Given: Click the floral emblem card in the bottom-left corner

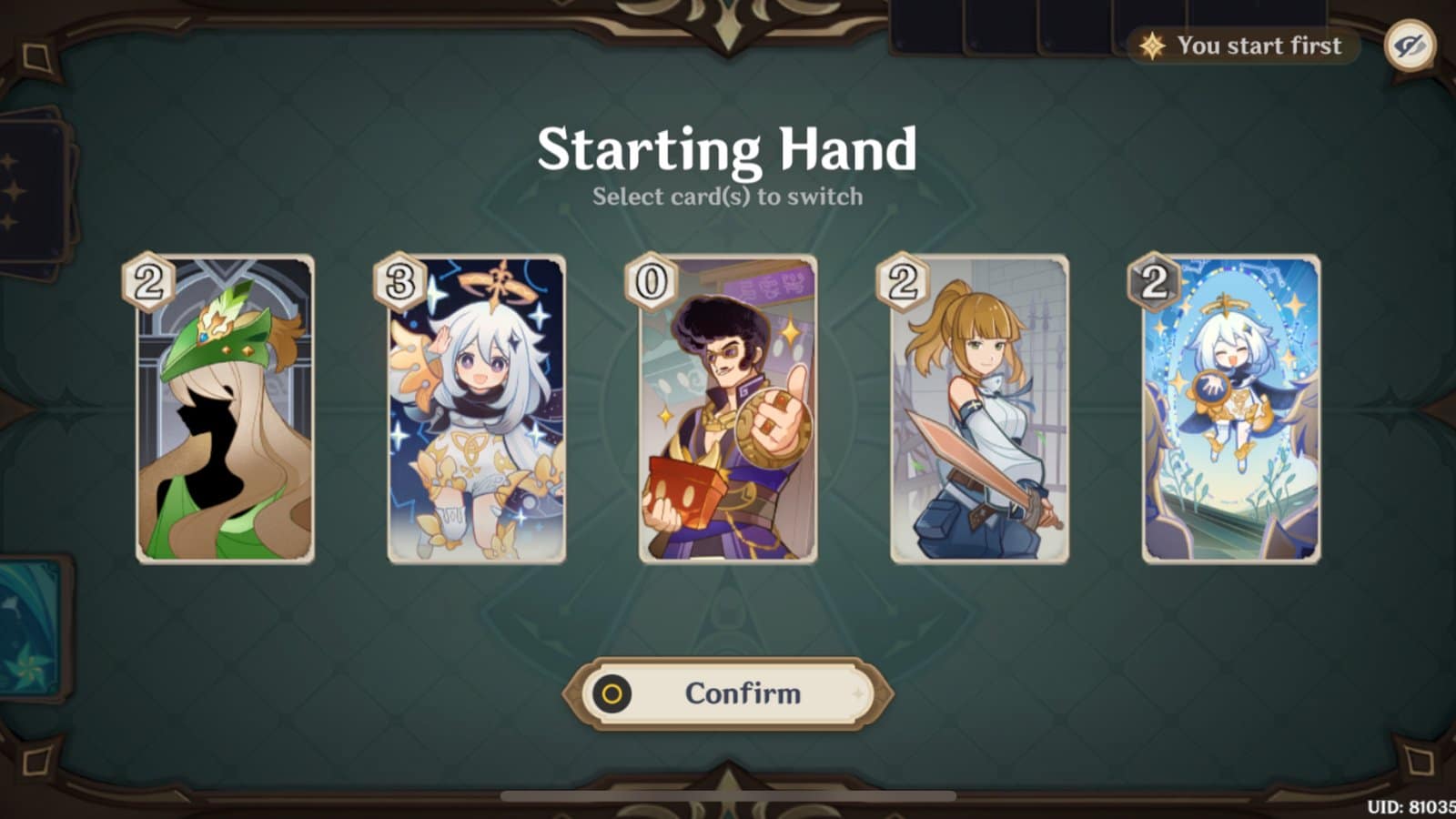Looking at the screenshot, I should pyautogui.click(x=32, y=628).
